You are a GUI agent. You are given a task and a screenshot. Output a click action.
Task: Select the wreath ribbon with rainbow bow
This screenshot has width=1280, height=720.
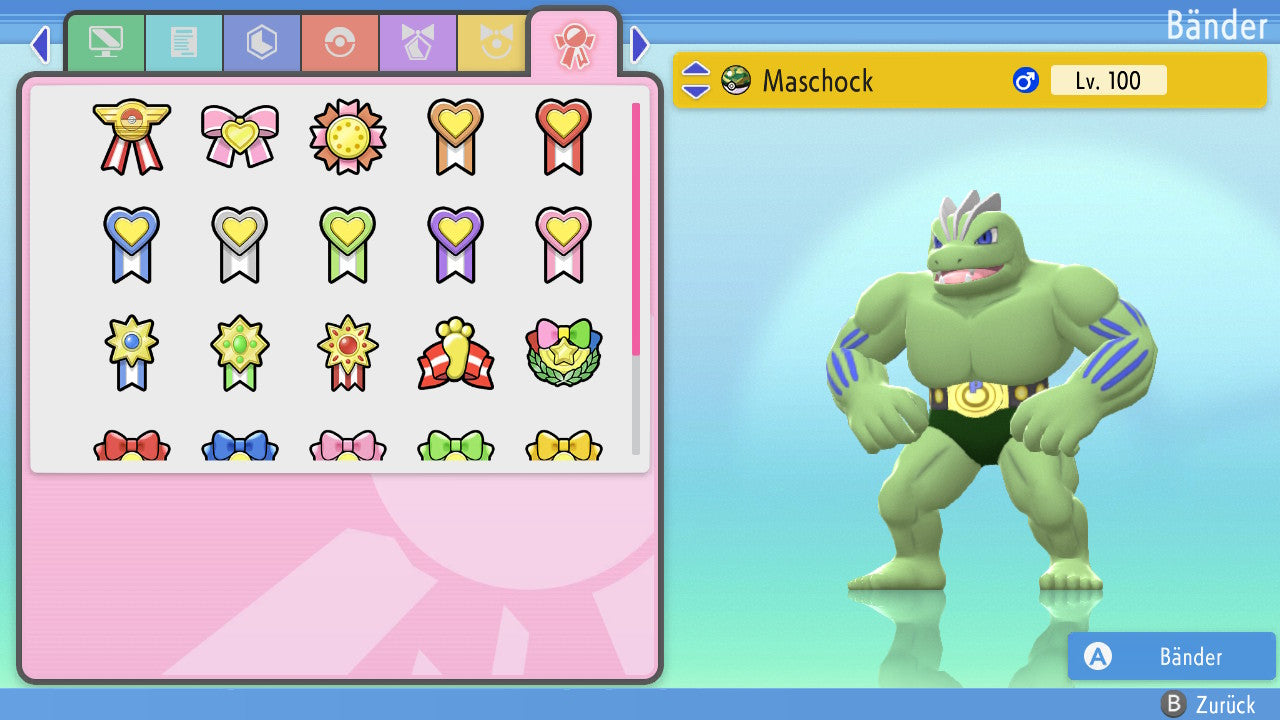(563, 354)
